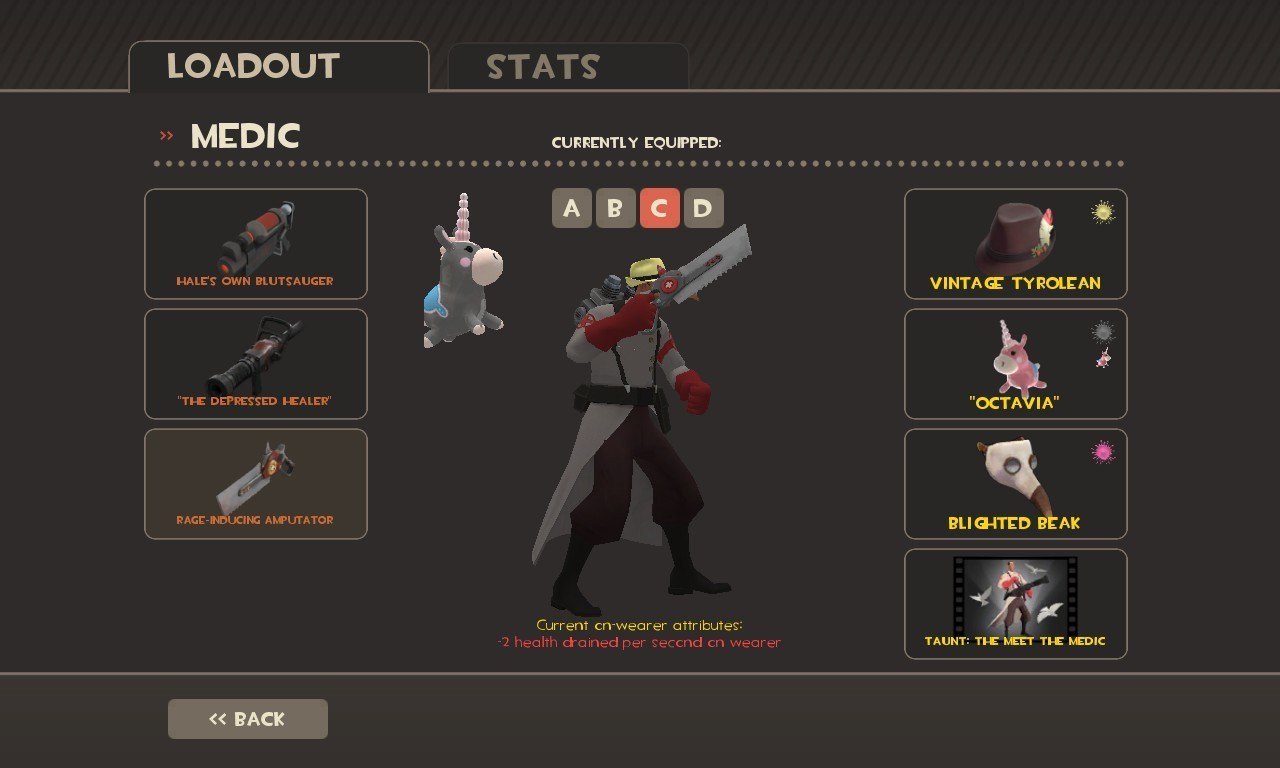Click the Rage-Inducing Amputator slot
This screenshot has height=768, width=1280.
pyautogui.click(x=256, y=484)
